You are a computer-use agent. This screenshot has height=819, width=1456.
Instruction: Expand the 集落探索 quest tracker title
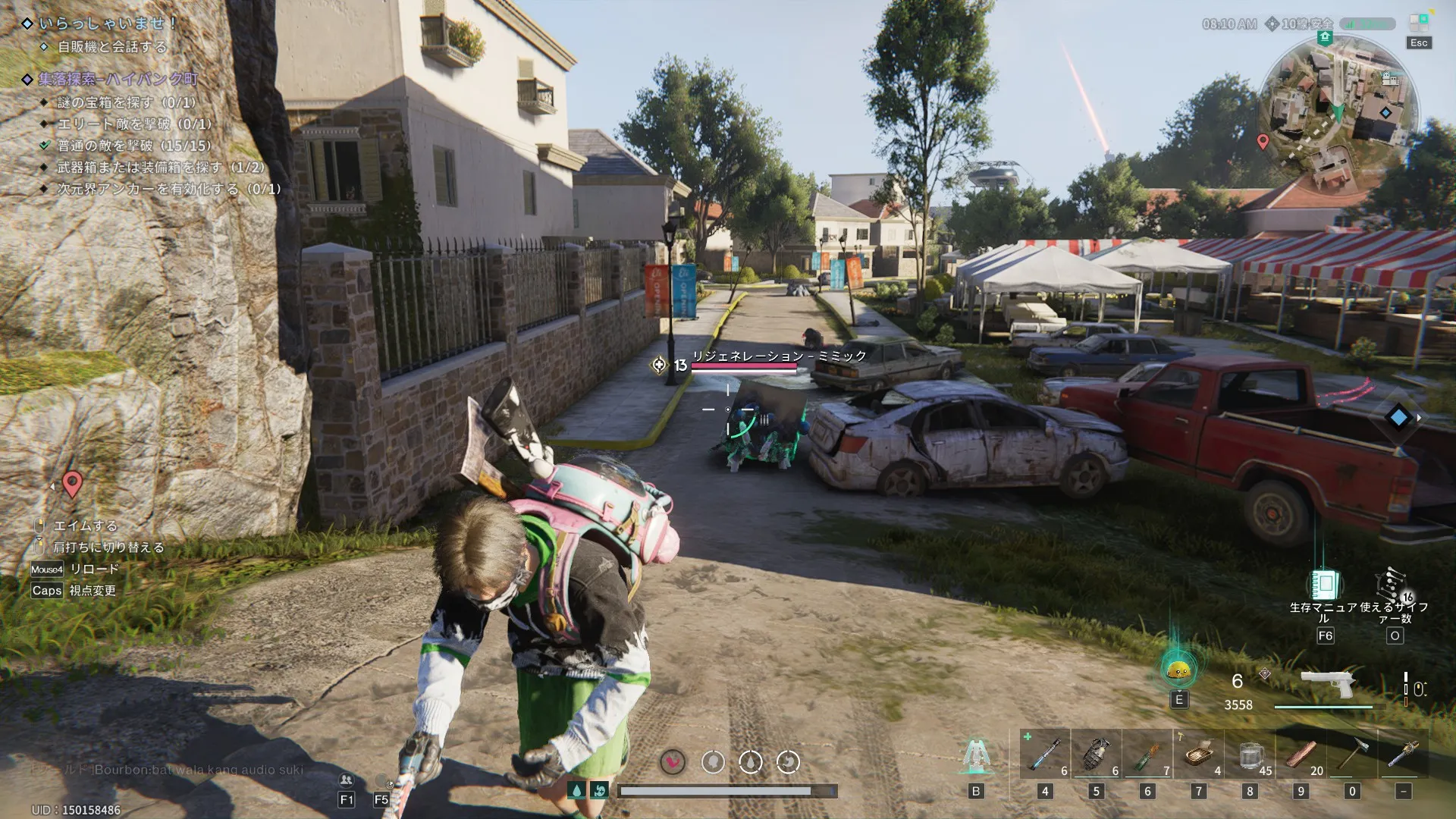(x=118, y=79)
